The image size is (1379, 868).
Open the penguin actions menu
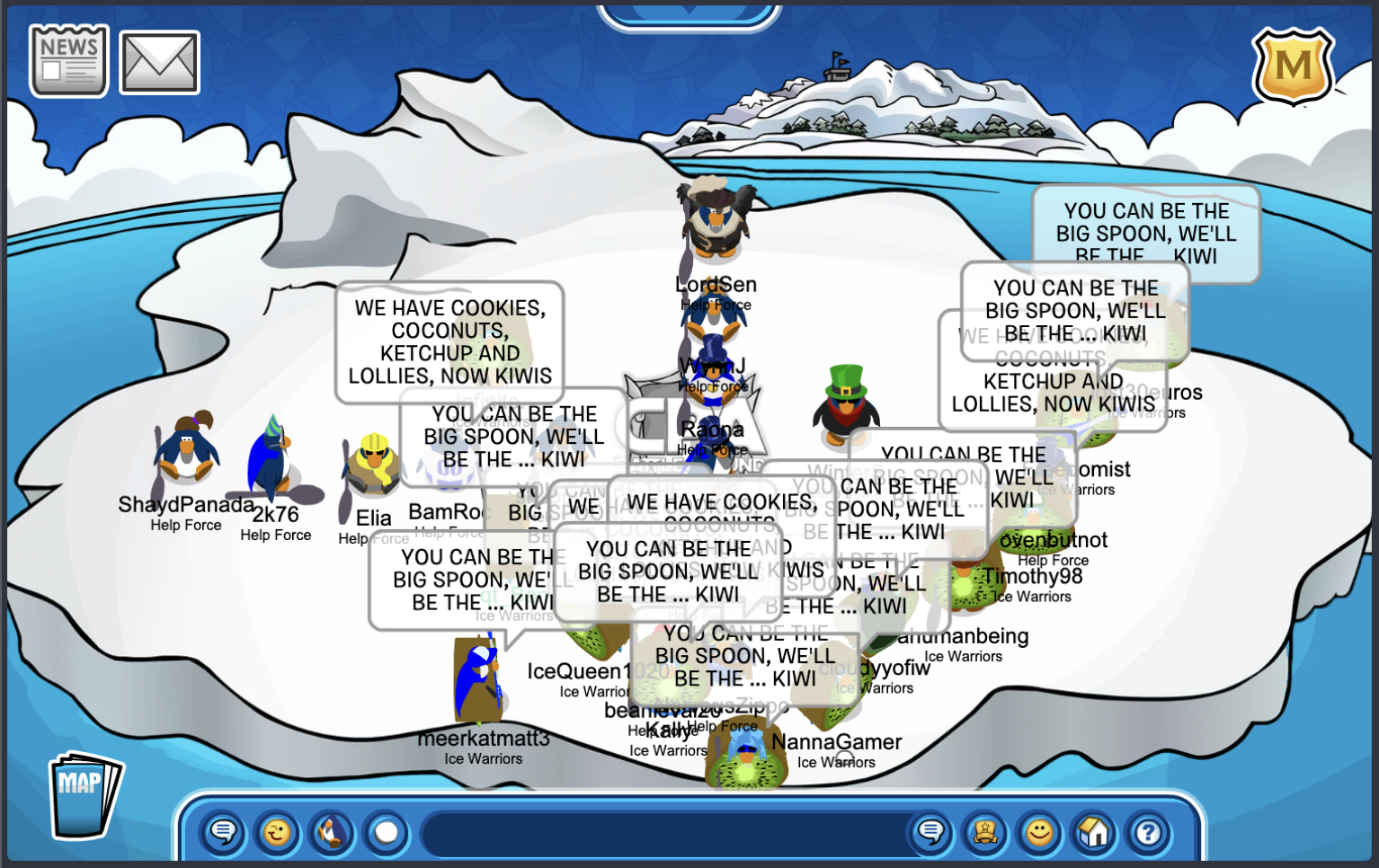tap(332, 833)
